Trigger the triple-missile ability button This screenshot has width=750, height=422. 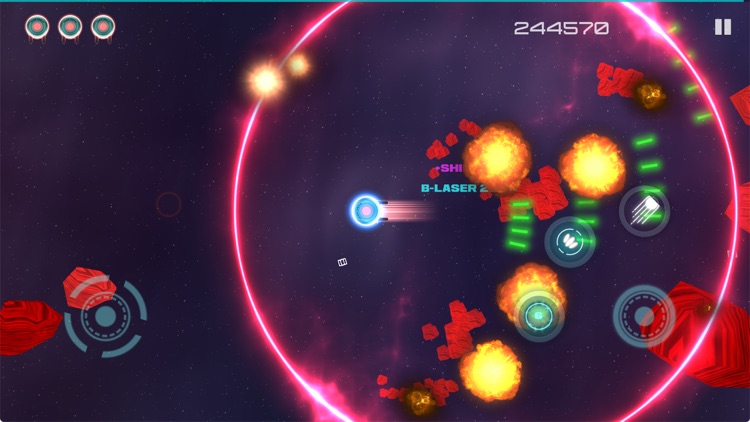point(569,241)
